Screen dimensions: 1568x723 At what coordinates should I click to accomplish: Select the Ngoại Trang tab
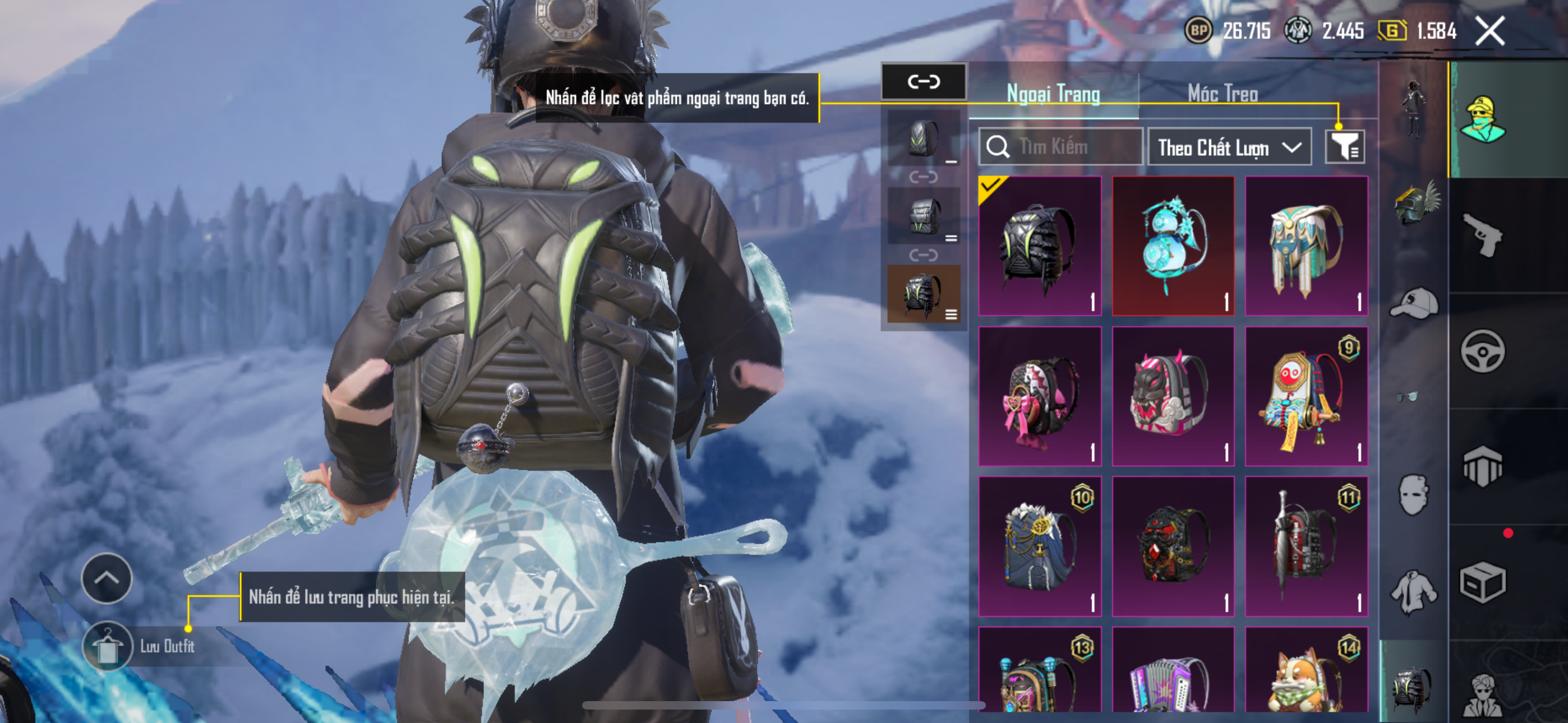[1053, 94]
